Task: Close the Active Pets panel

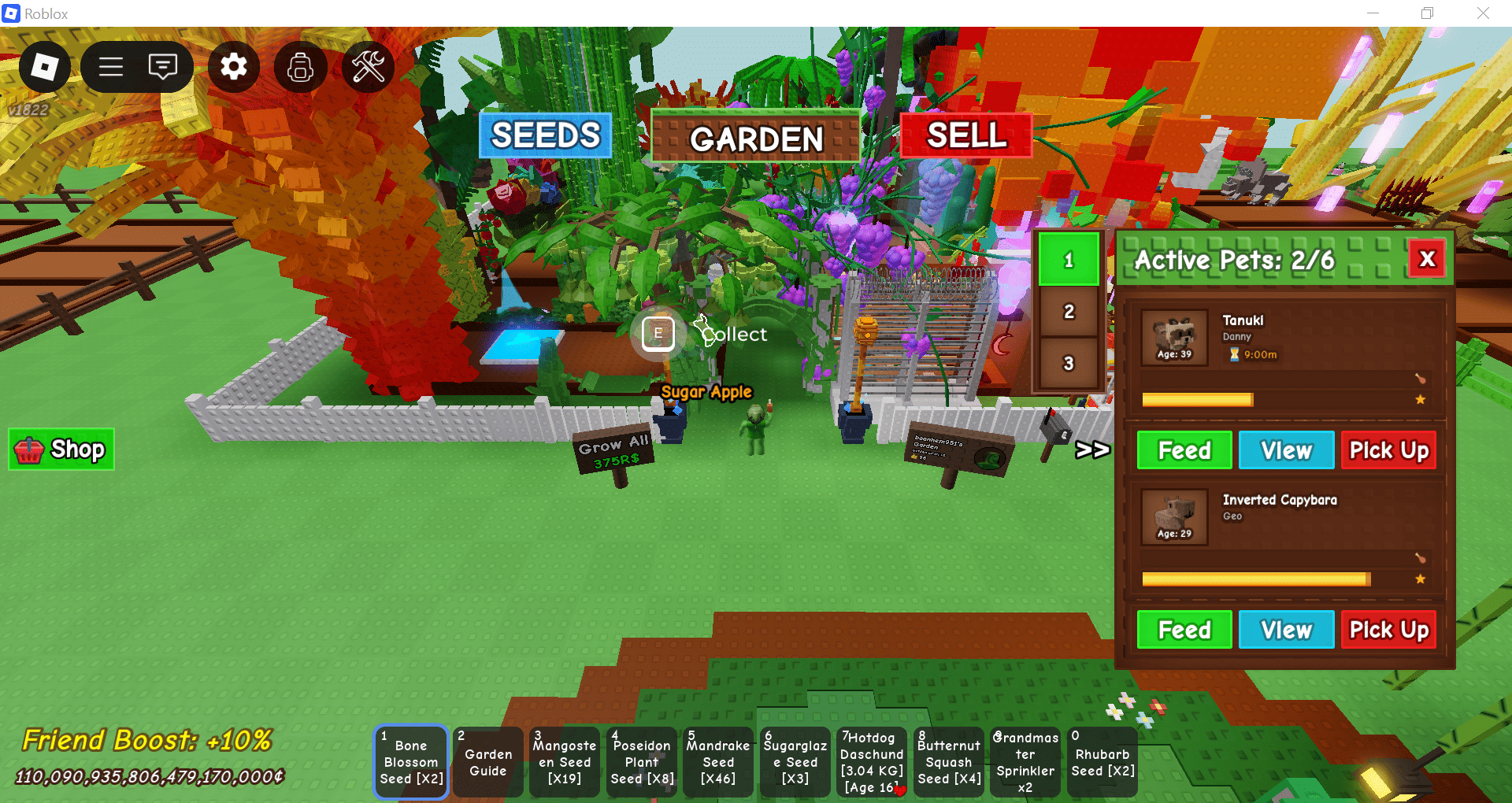Action: (1426, 259)
